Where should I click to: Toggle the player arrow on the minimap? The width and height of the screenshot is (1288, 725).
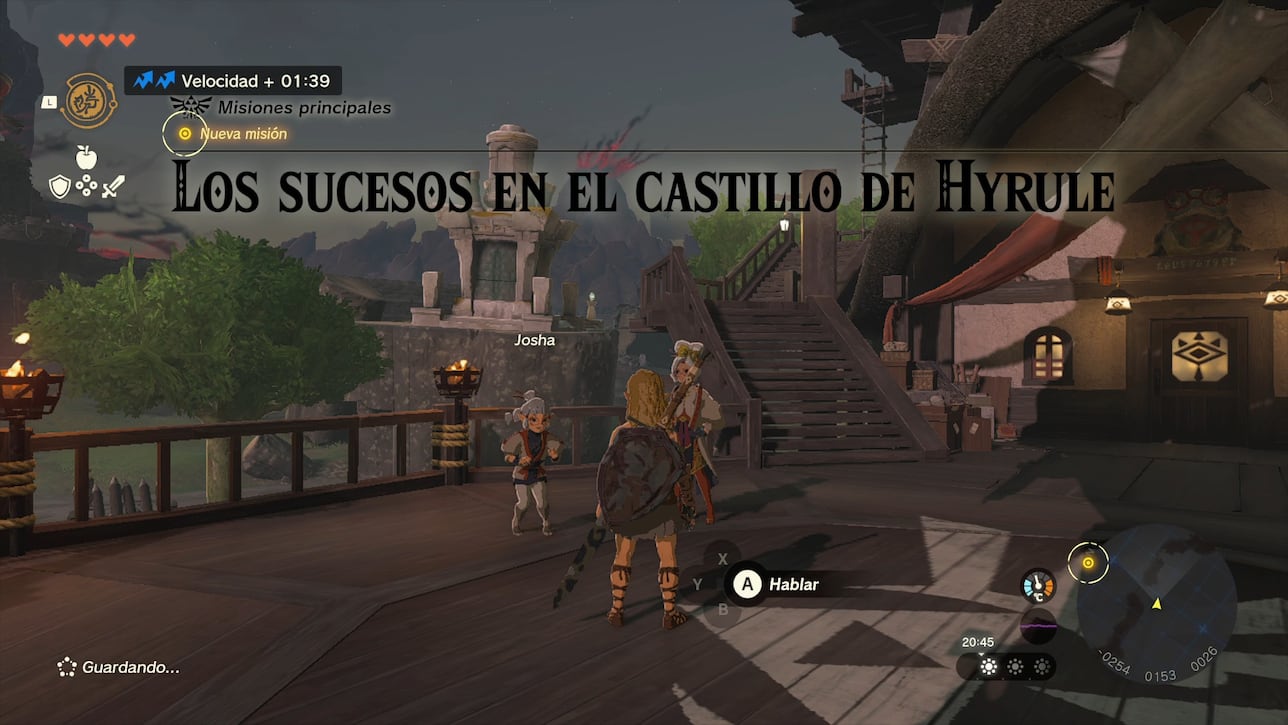[1159, 604]
